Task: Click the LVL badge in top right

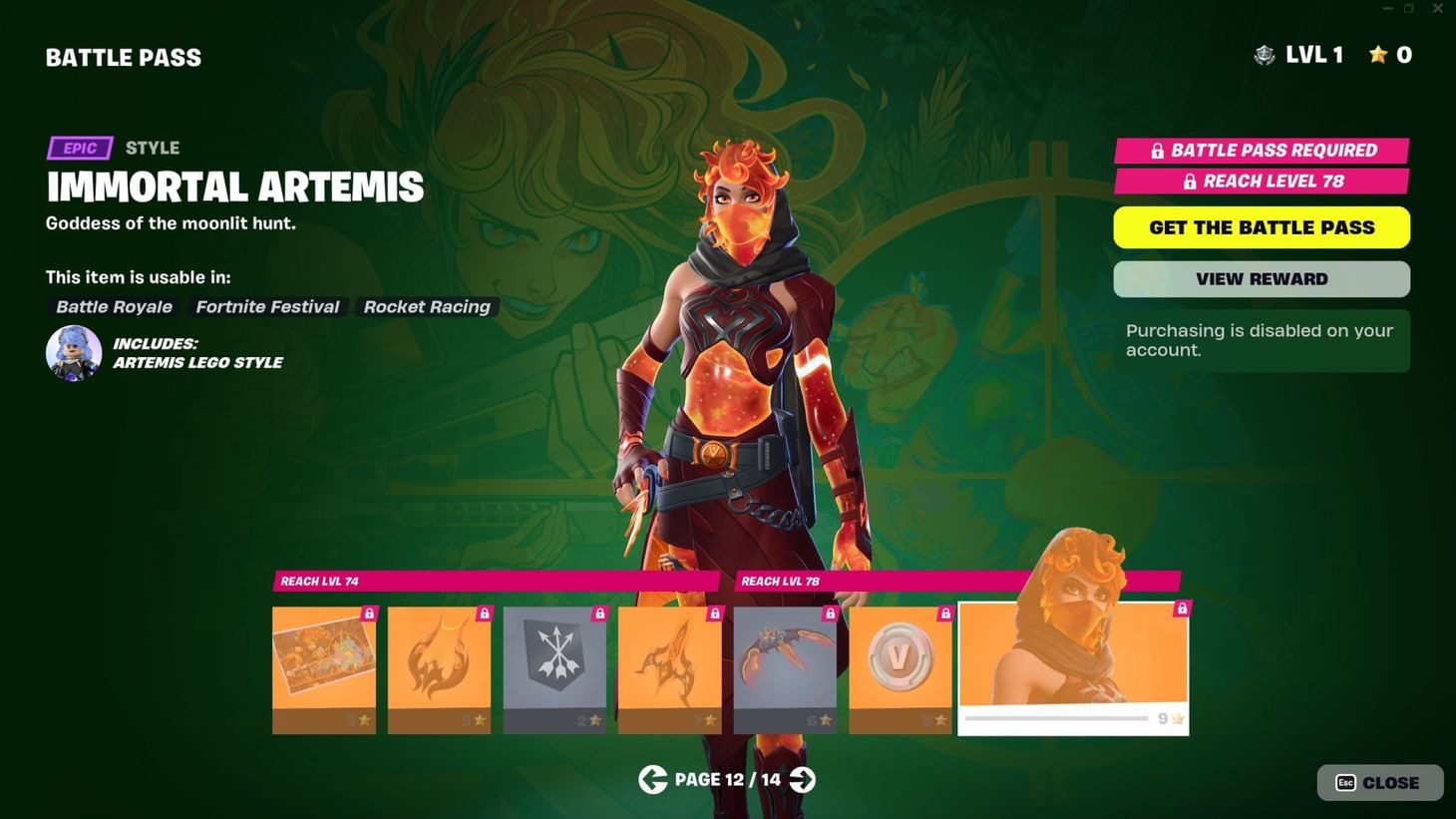Action: [x=1265, y=56]
